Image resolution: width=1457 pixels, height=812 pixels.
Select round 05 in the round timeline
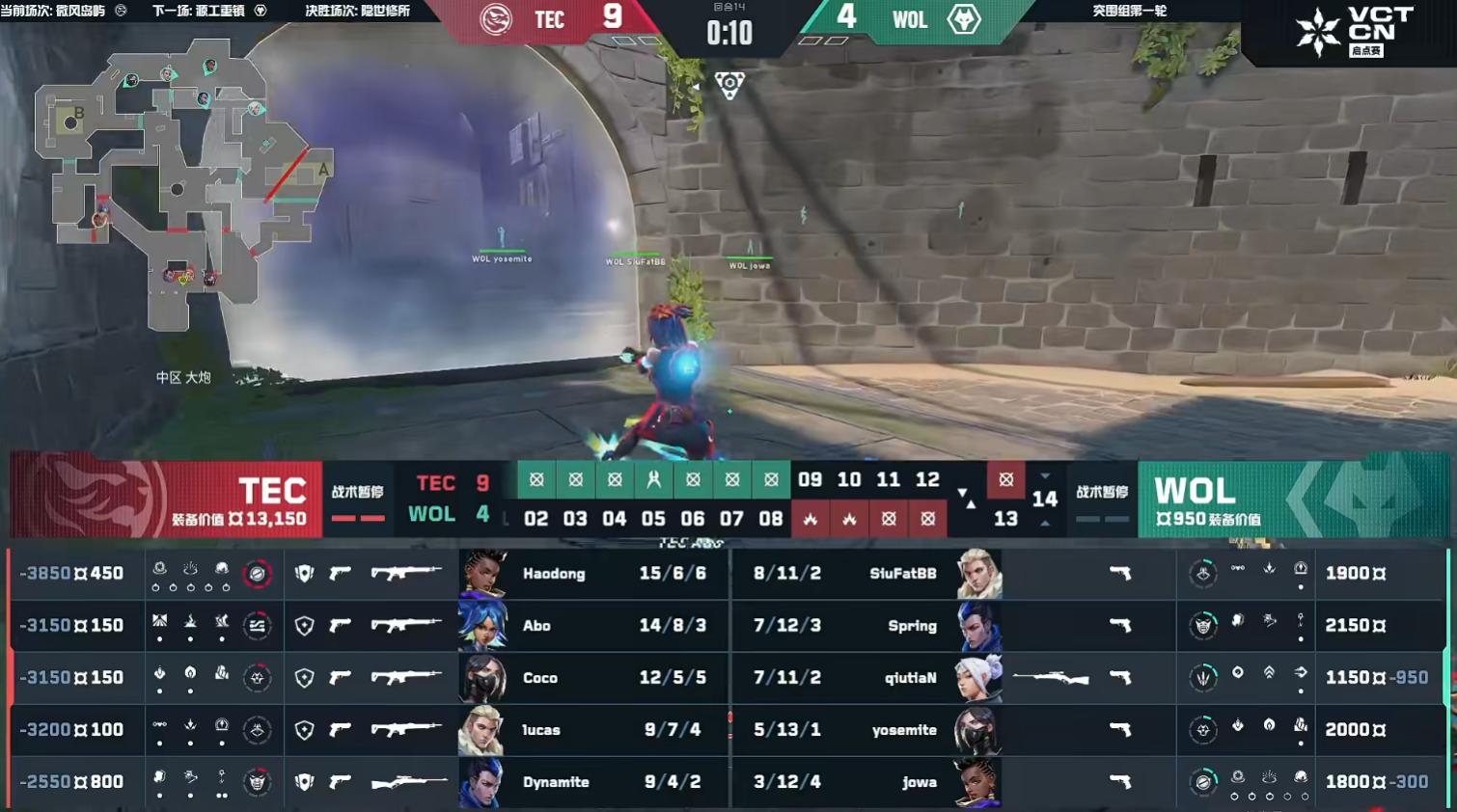(653, 519)
